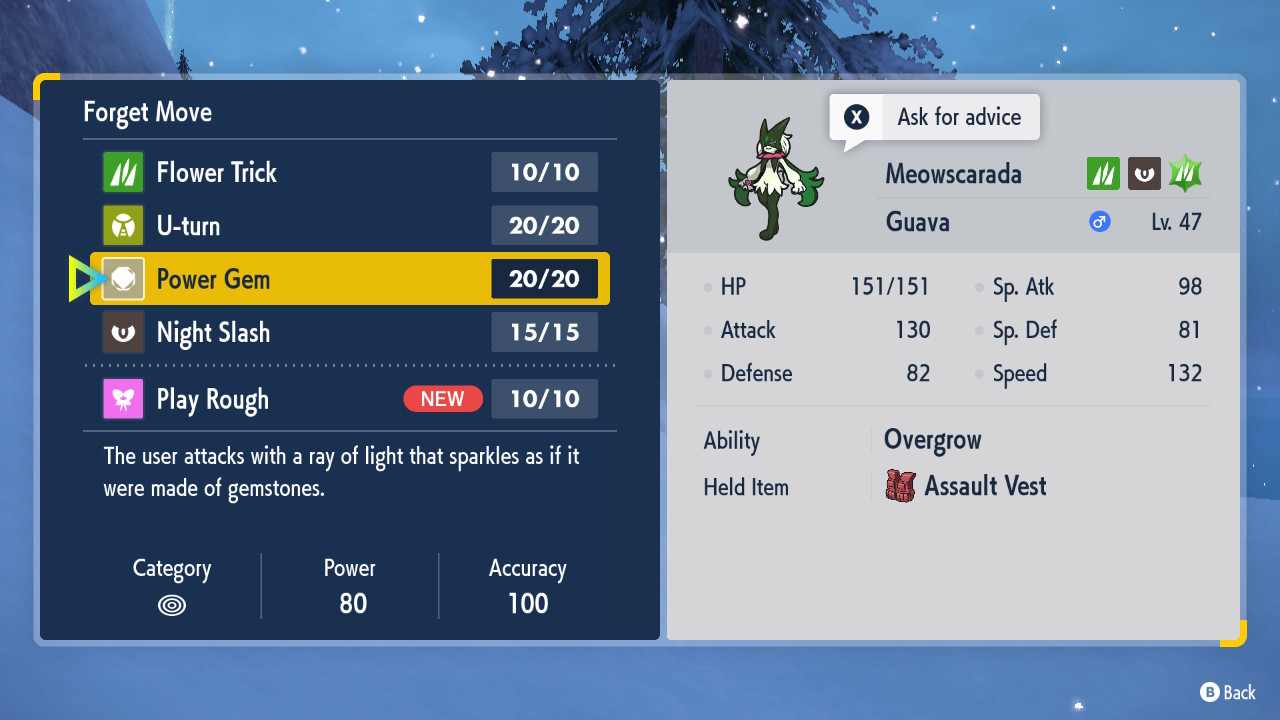Viewport: 1280px width, 720px height.
Task: Pick Power Gem as the move to forget
Action: coord(350,279)
